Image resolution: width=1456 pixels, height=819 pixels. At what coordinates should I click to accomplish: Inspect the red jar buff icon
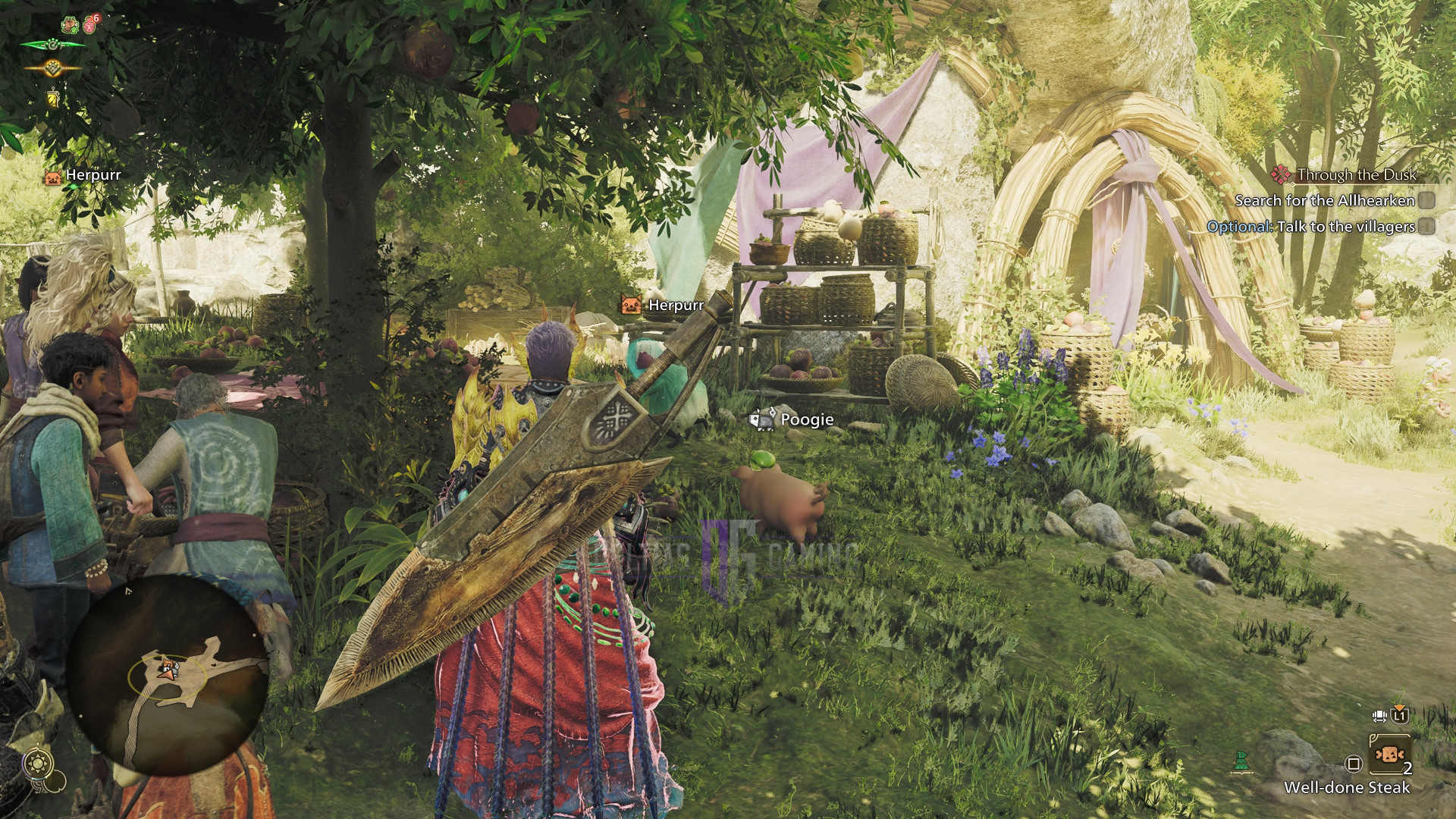click(90, 24)
